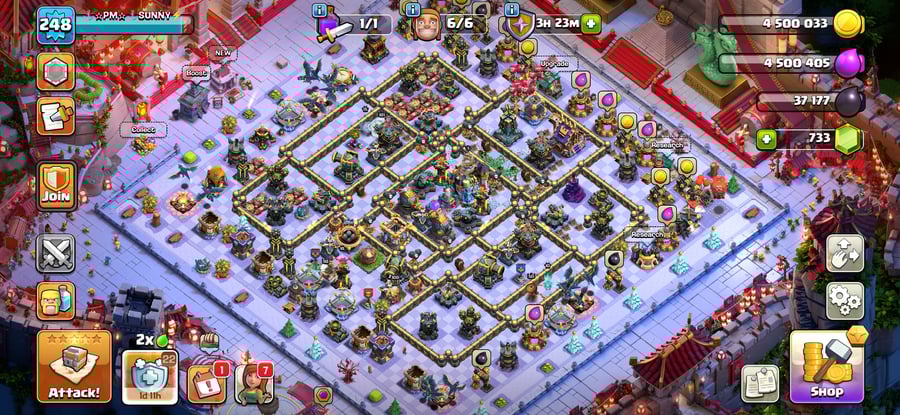Open the news icon with one notification

coord(206,383)
